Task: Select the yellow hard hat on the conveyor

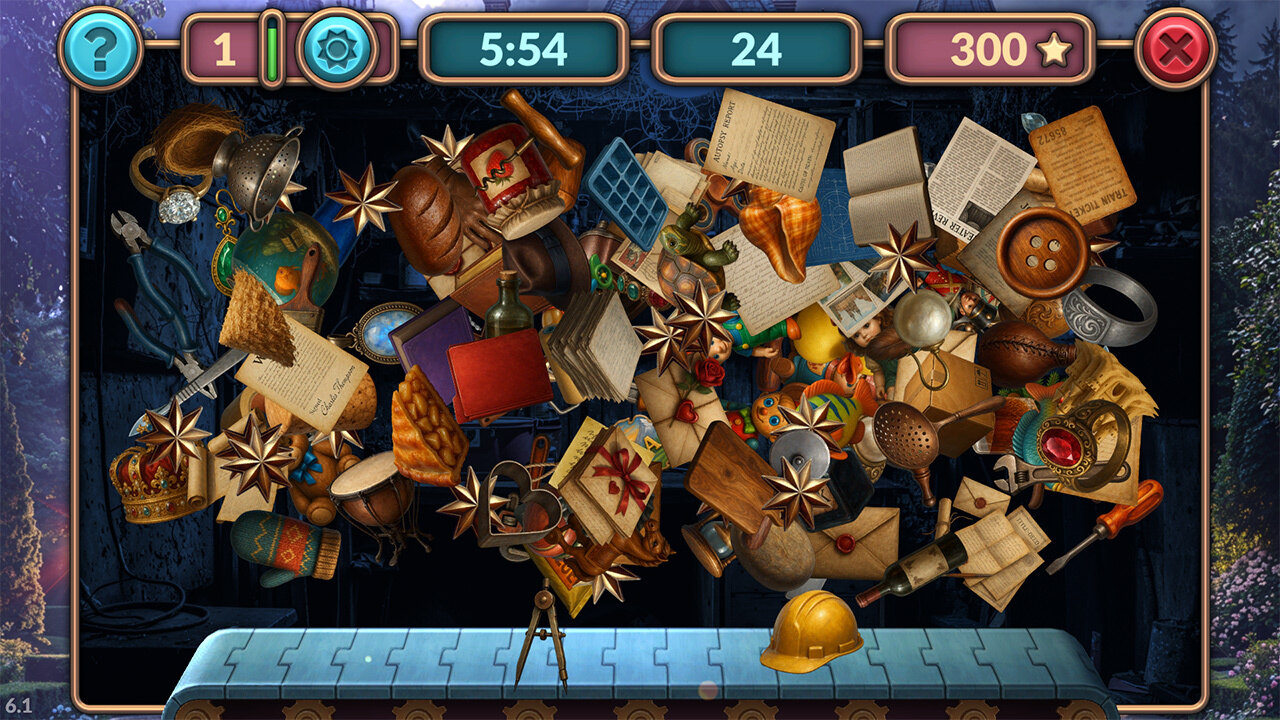Action: (811, 630)
